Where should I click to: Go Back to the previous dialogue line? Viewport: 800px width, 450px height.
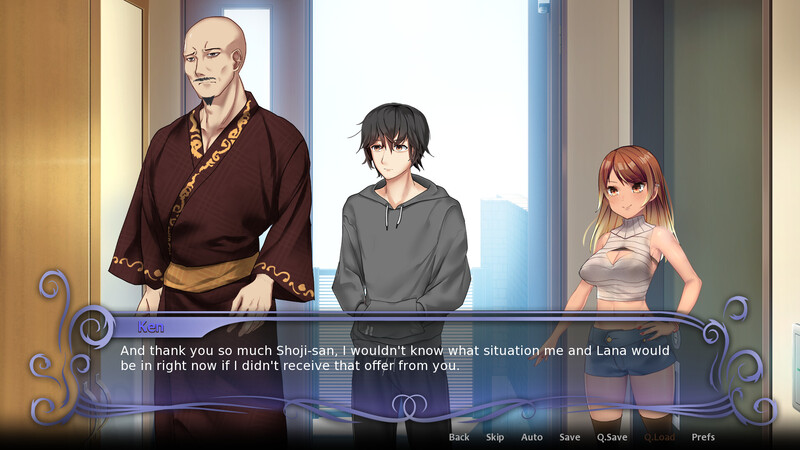(x=459, y=437)
